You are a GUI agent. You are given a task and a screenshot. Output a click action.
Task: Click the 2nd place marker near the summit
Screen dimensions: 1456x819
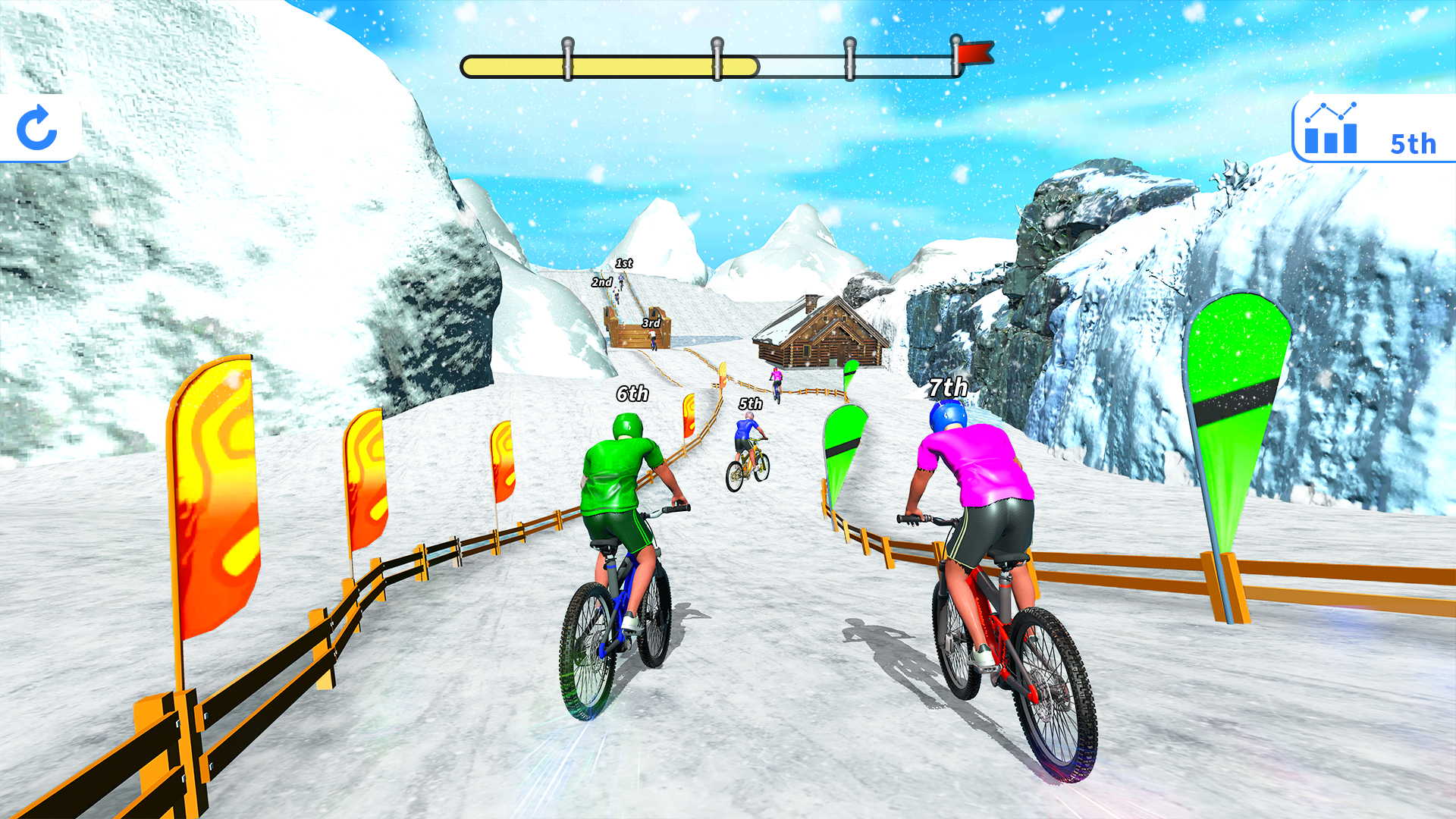[x=600, y=281]
